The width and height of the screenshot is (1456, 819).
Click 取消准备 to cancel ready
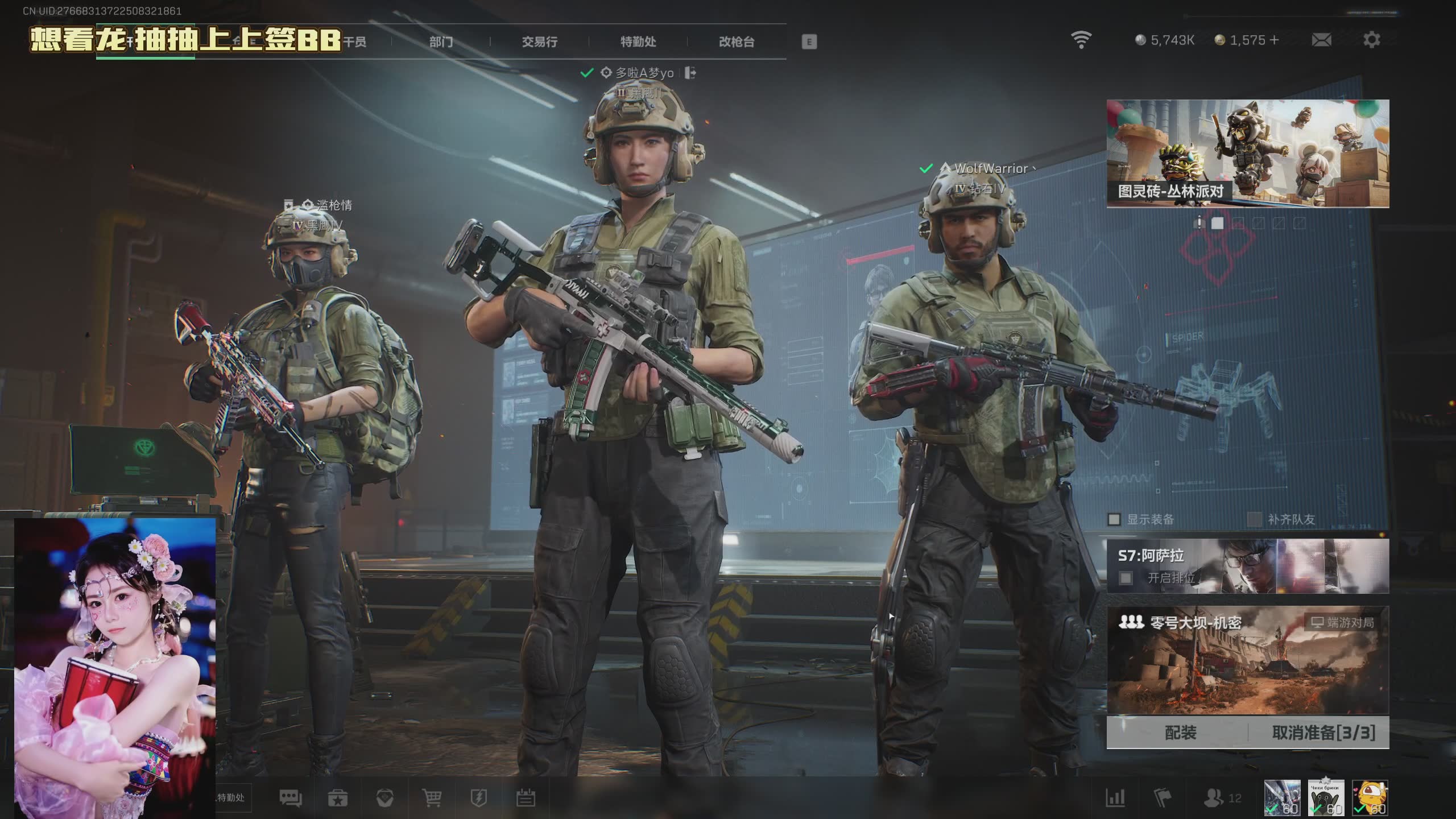tap(1323, 733)
